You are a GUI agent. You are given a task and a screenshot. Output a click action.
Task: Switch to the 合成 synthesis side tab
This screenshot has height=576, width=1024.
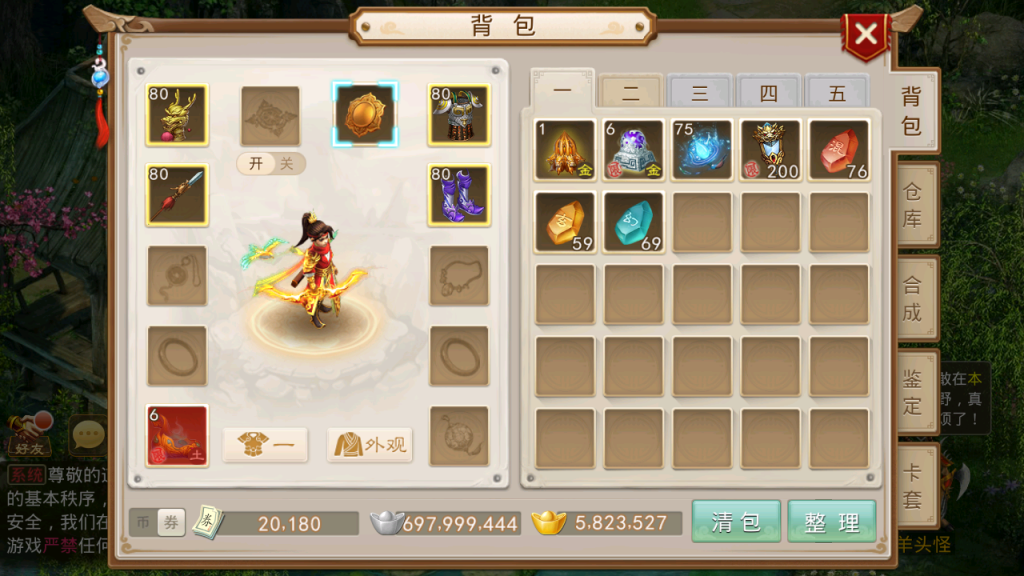point(913,298)
